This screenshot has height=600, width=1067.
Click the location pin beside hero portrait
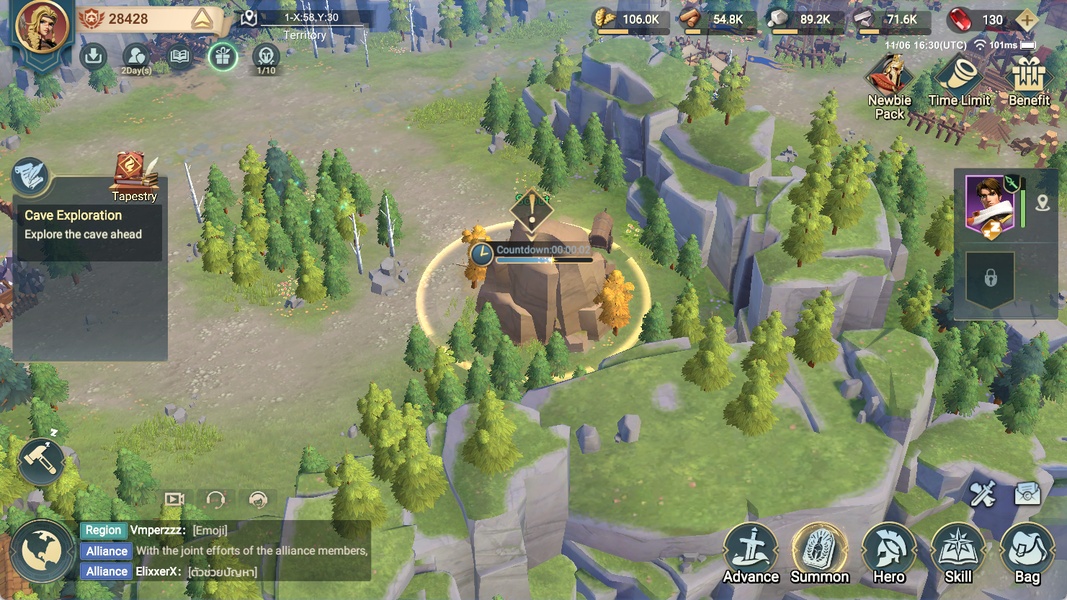coord(1043,204)
